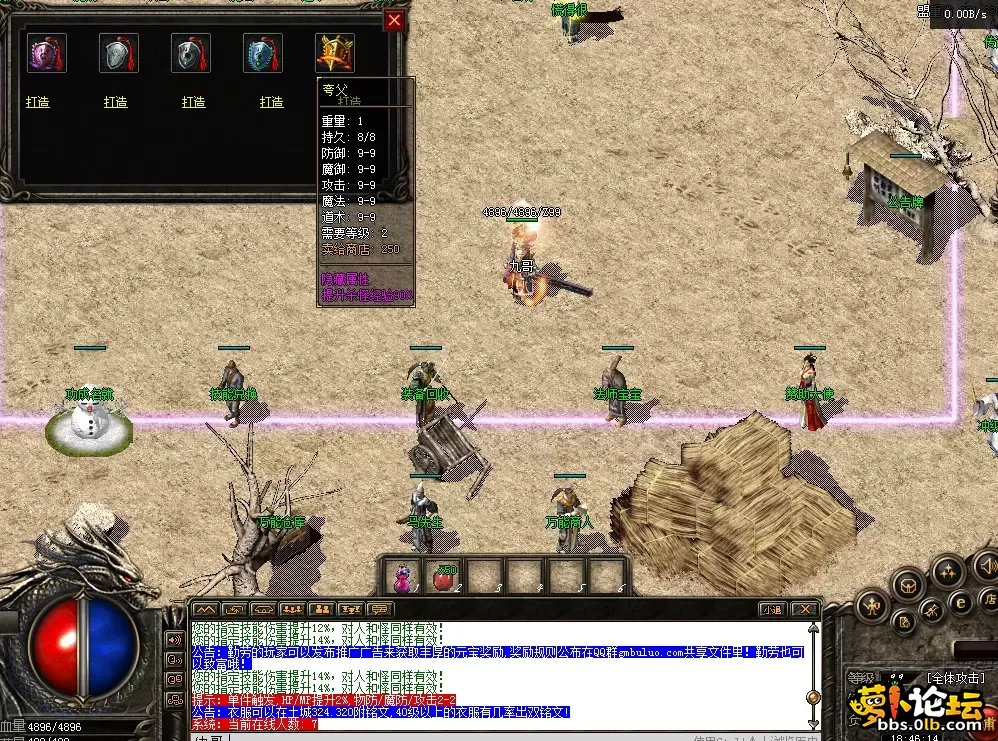Open the shop via the 店 button
This screenshot has width=998, height=741.
tap(989, 600)
